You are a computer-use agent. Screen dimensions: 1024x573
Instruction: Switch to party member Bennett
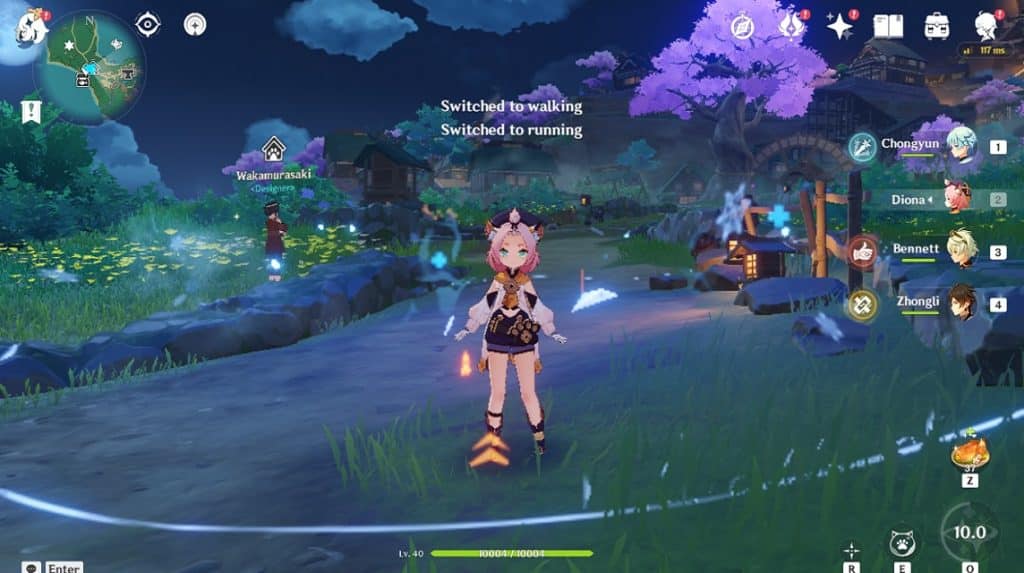pos(961,250)
